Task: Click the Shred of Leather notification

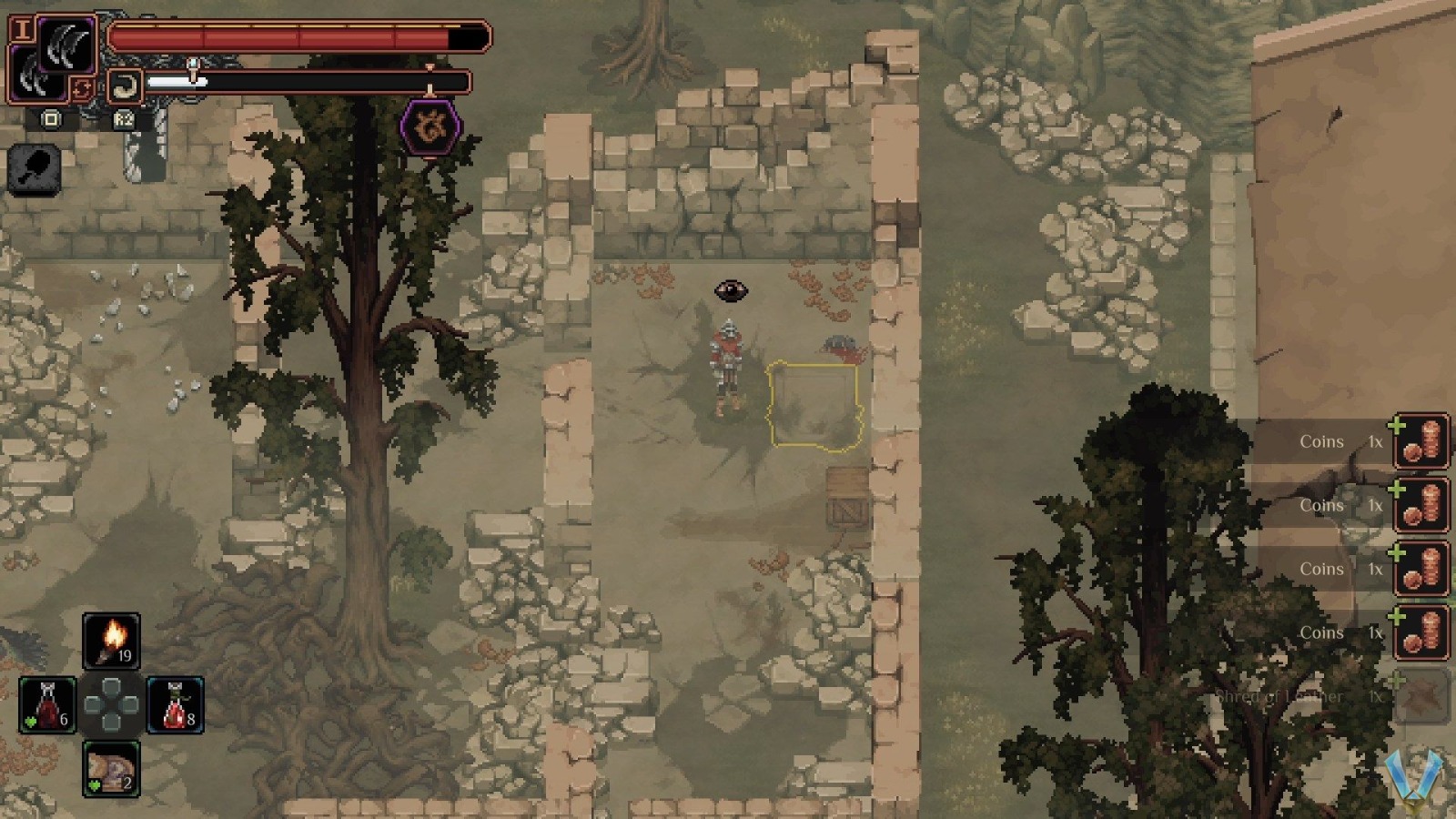Action: (x=1283, y=696)
